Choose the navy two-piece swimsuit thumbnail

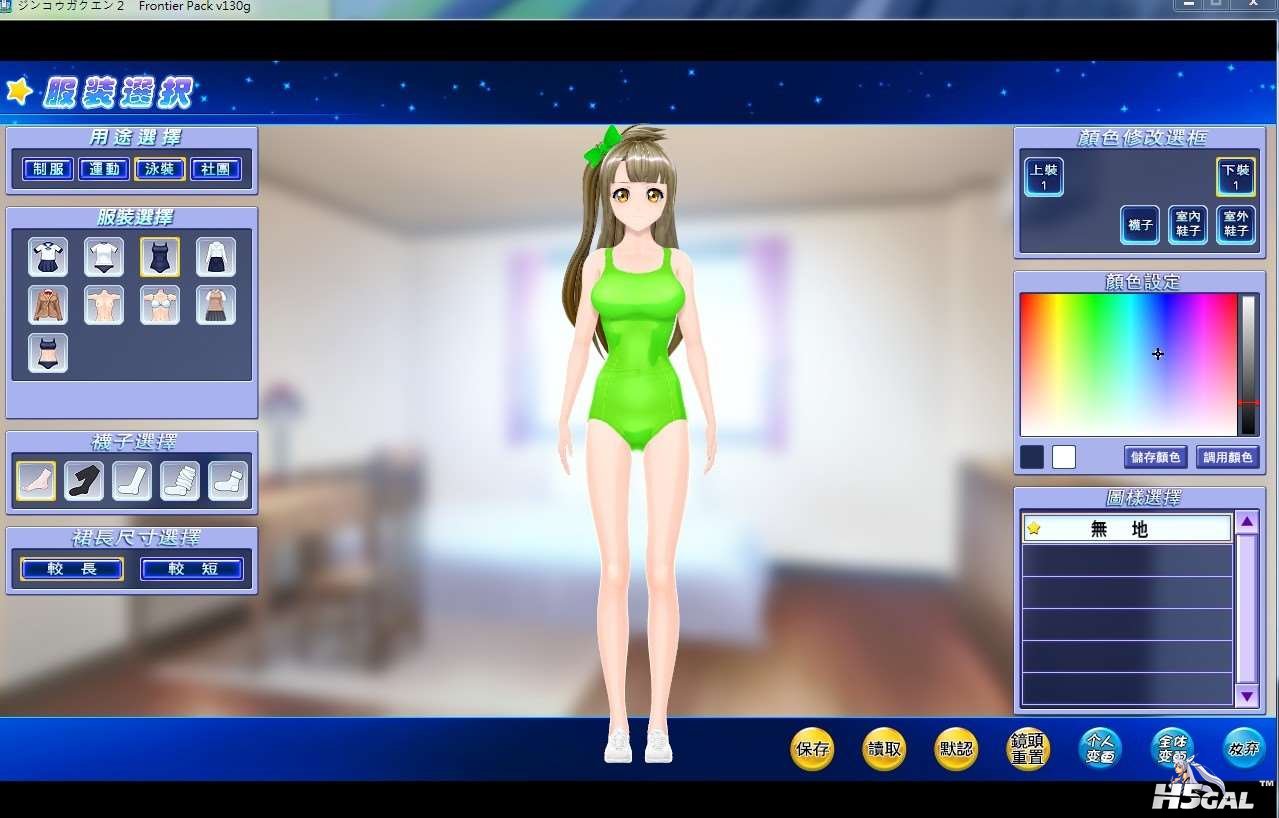48,353
